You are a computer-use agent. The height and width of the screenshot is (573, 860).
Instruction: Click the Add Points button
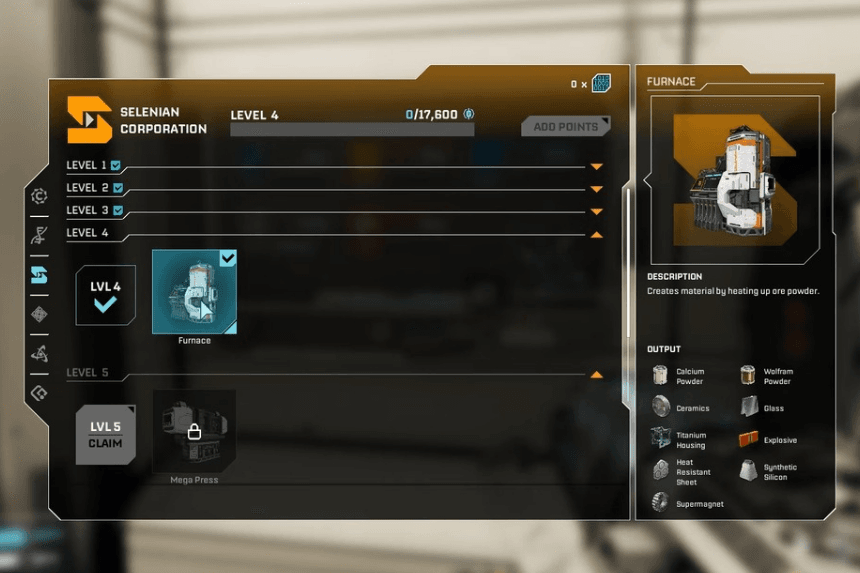[565, 127]
